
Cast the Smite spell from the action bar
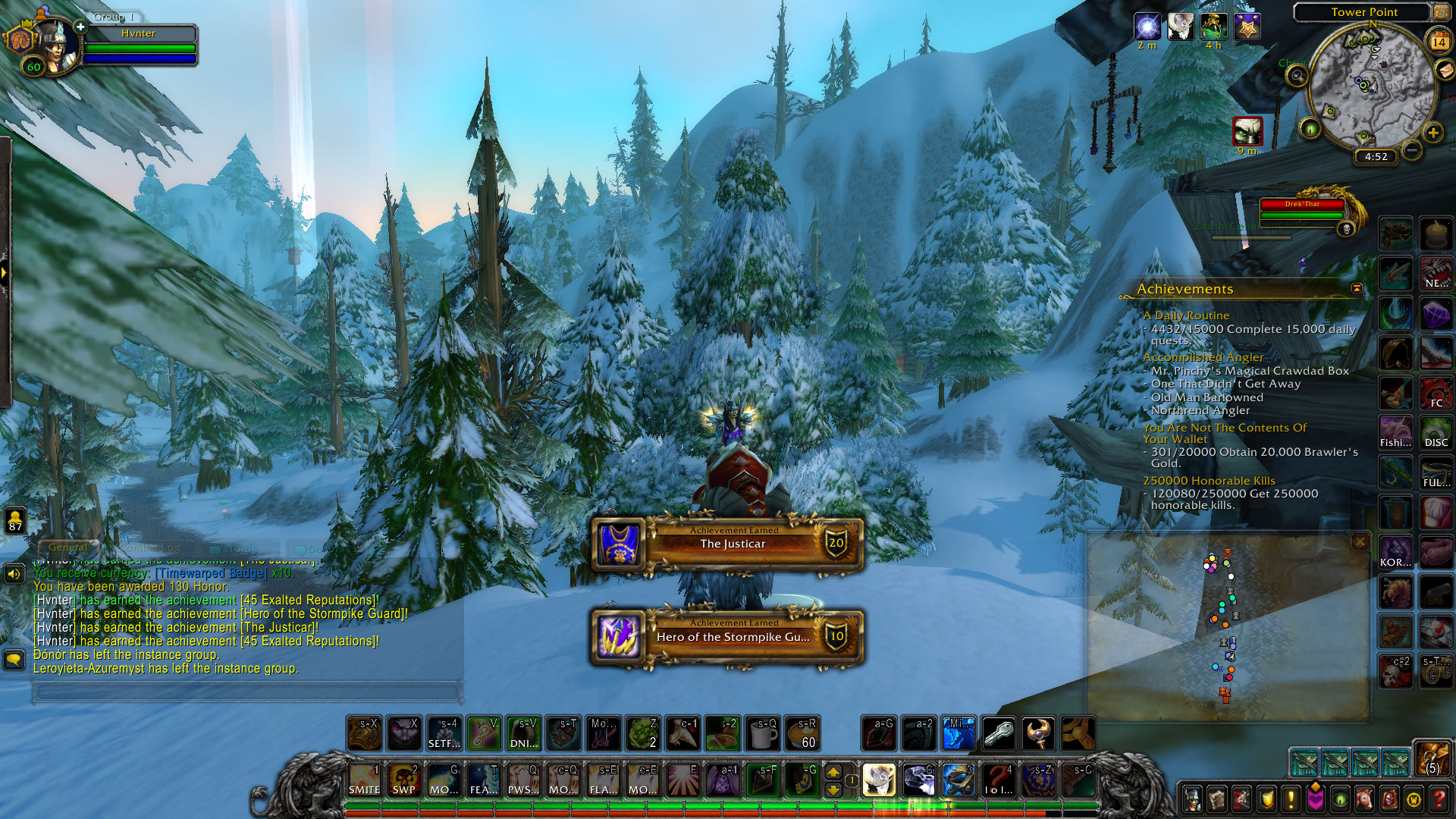364,780
